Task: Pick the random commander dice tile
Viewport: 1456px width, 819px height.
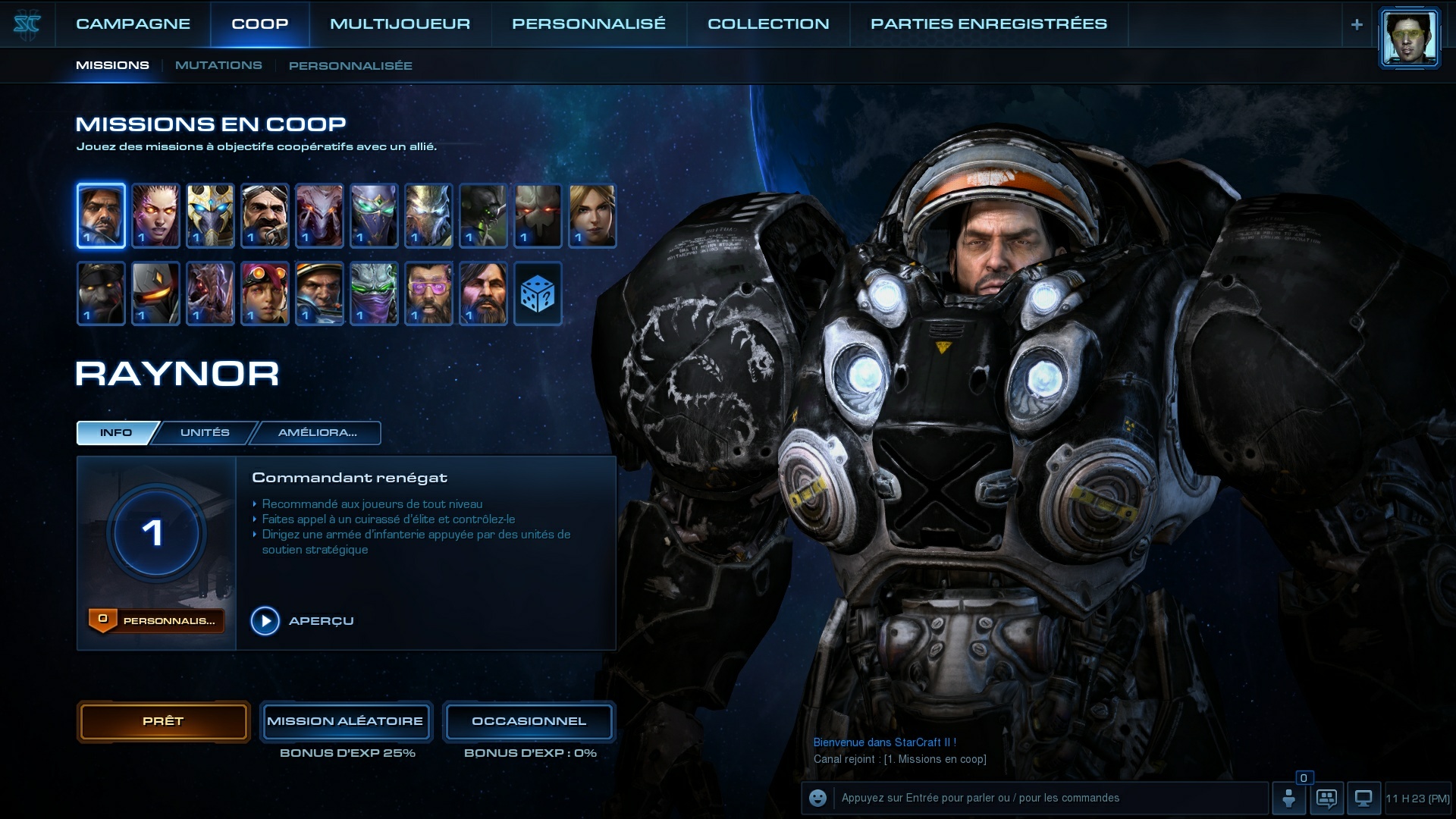Action: 538,293
